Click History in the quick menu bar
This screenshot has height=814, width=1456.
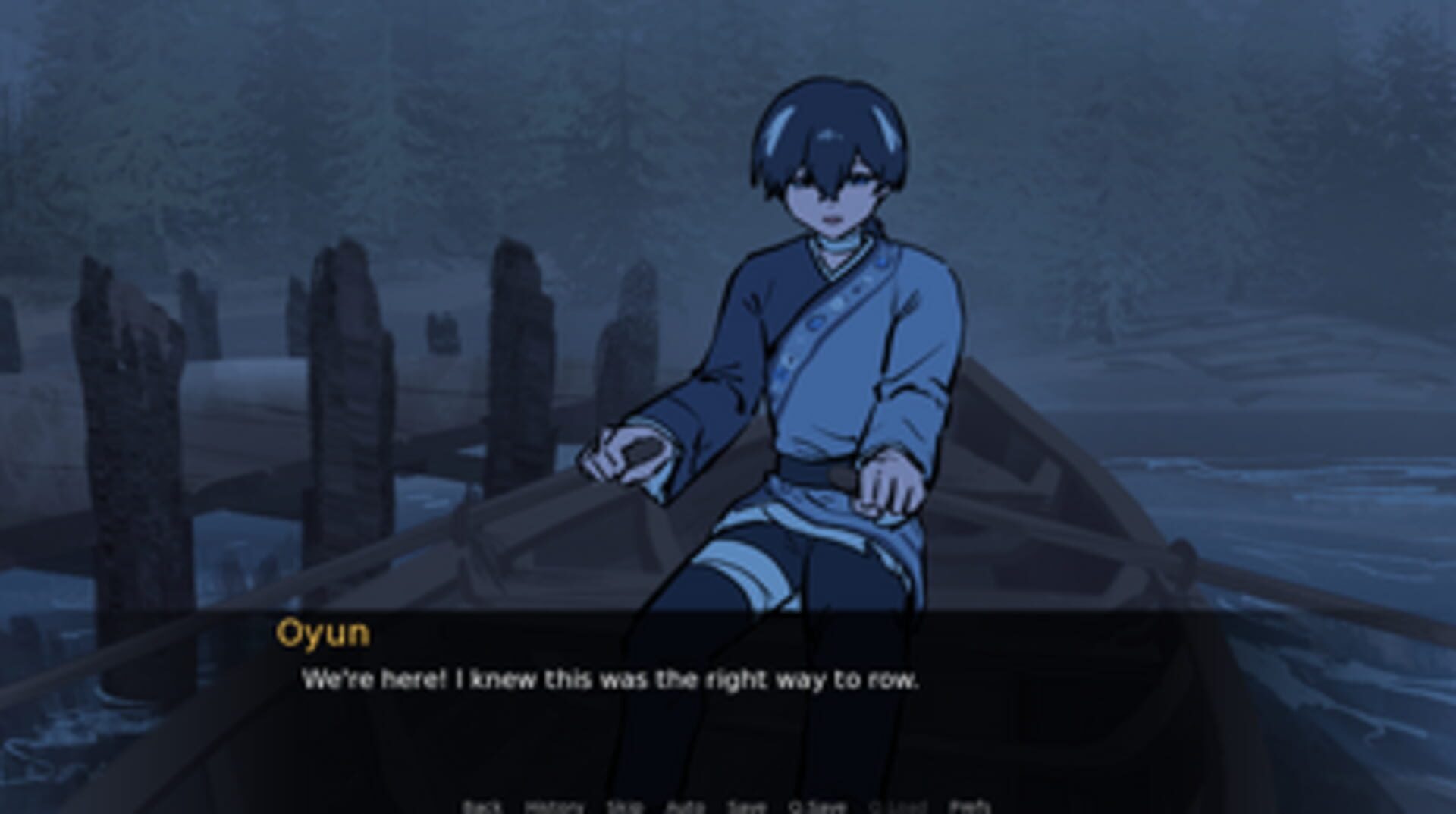(x=555, y=807)
